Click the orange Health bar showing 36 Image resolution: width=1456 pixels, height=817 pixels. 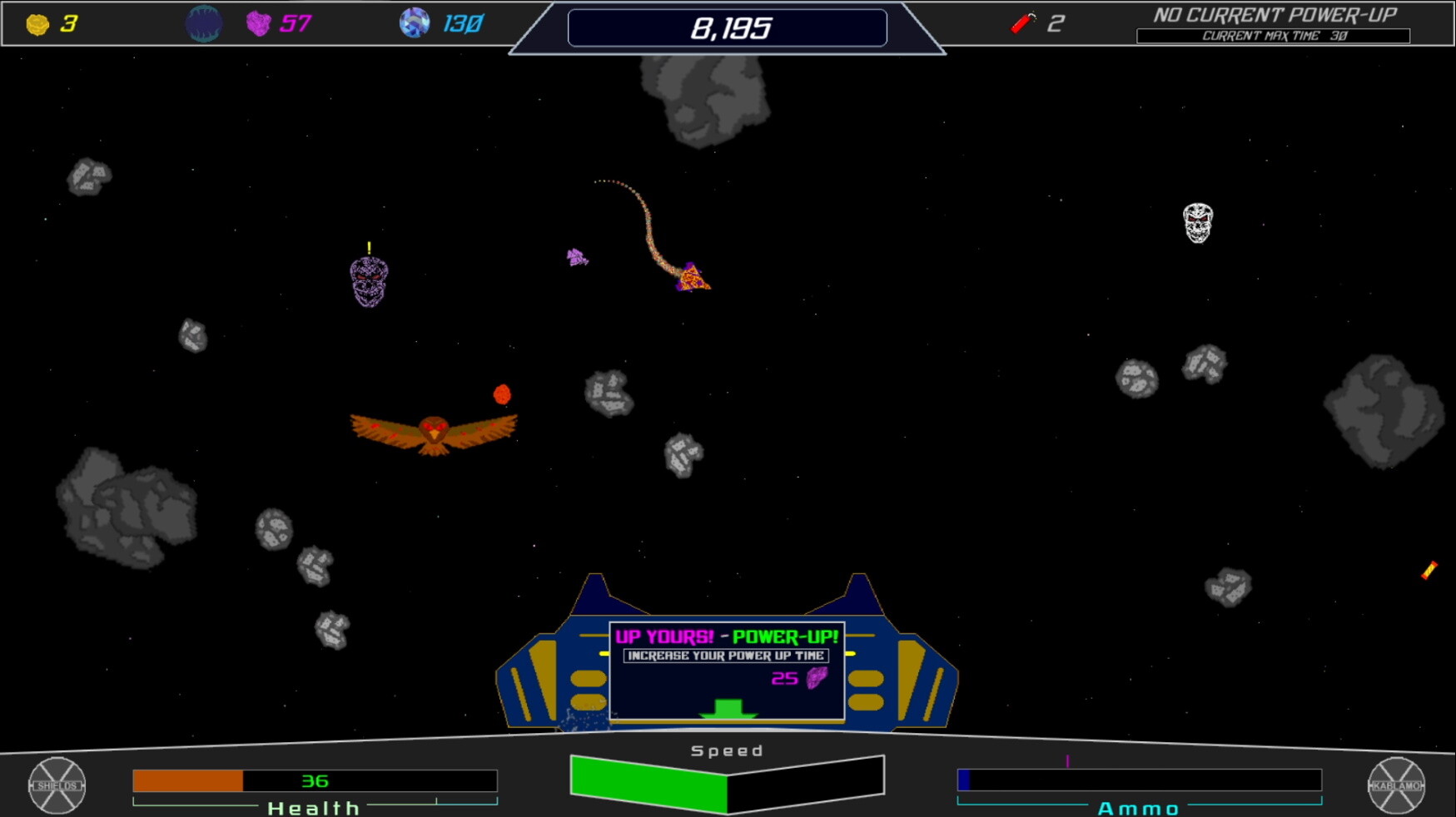coord(188,780)
